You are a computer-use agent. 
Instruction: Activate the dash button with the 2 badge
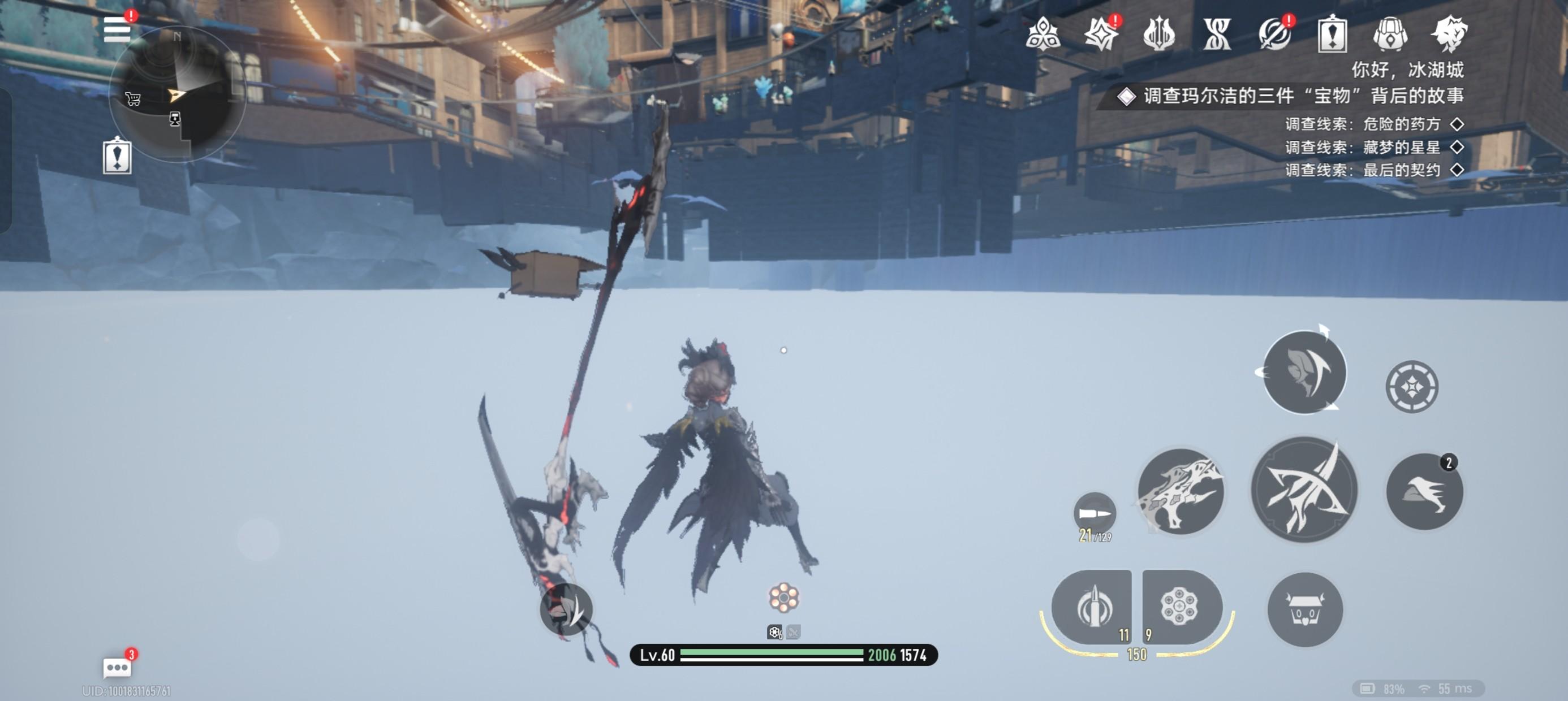point(1424,491)
